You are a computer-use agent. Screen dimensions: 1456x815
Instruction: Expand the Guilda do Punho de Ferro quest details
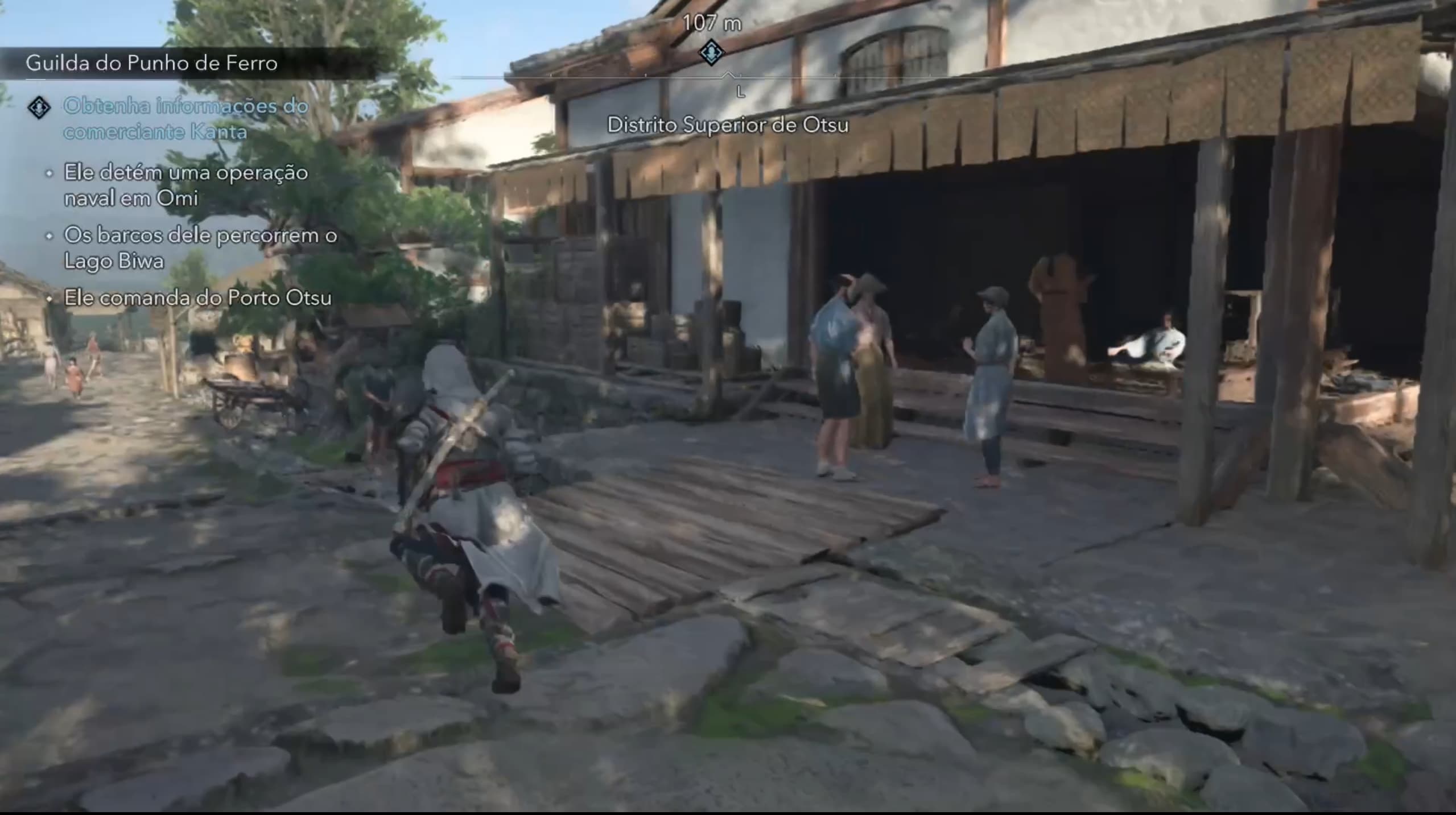[152, 64]
